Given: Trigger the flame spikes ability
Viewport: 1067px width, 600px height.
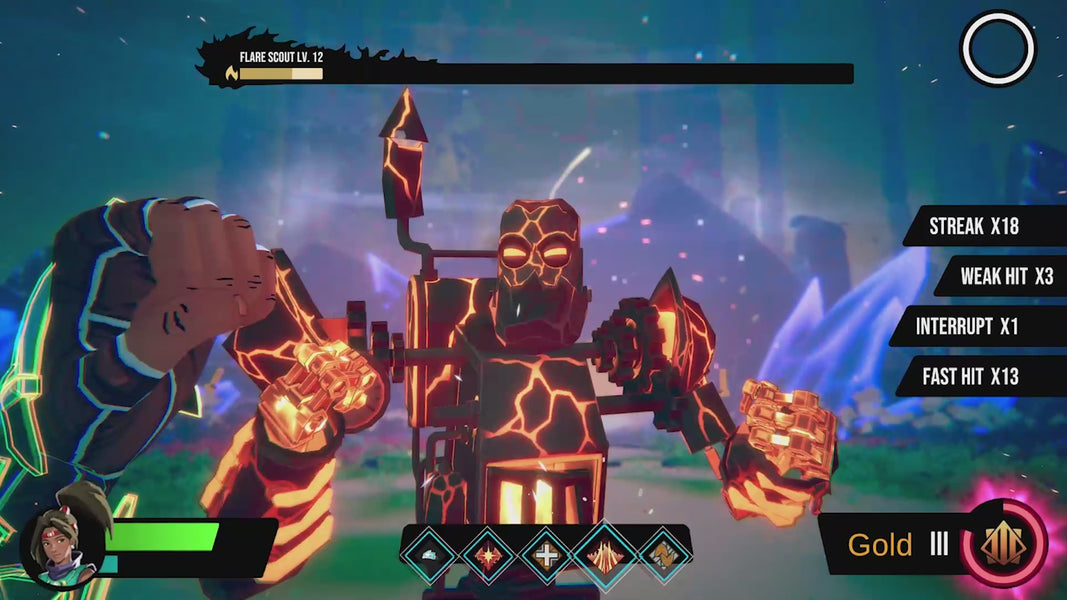Looking at the screenshot, I should 605,553.
